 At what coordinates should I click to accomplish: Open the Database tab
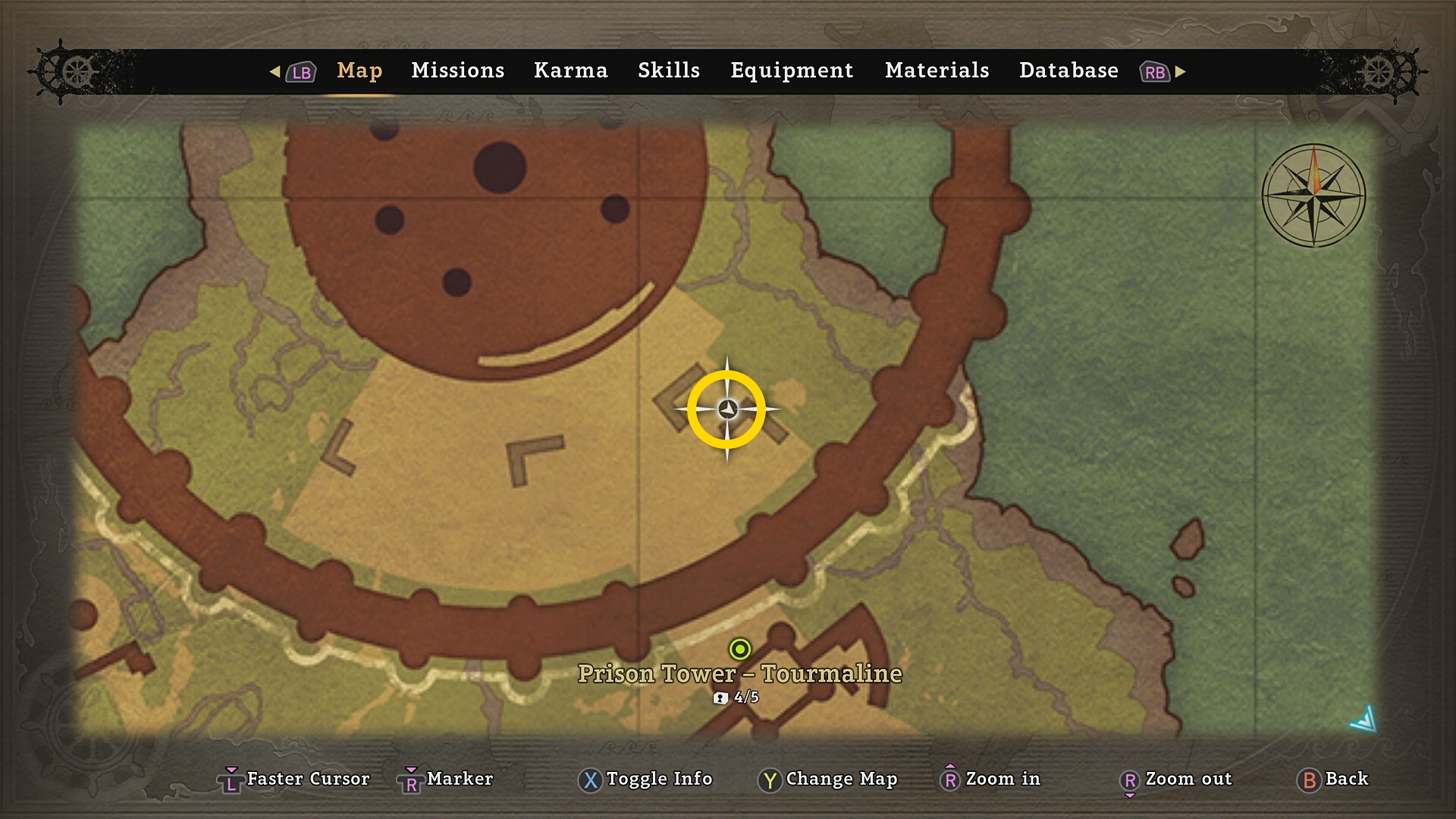click(1068, 71)
